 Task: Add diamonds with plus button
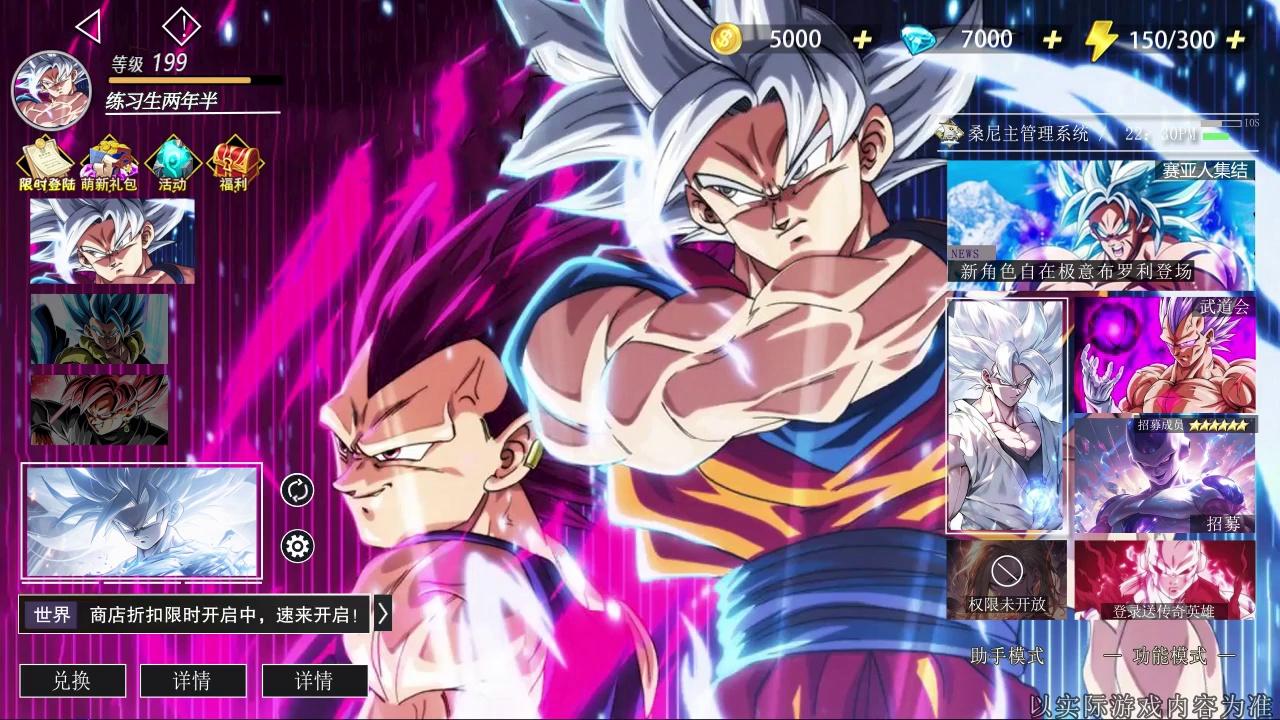tap(1052, 40)
